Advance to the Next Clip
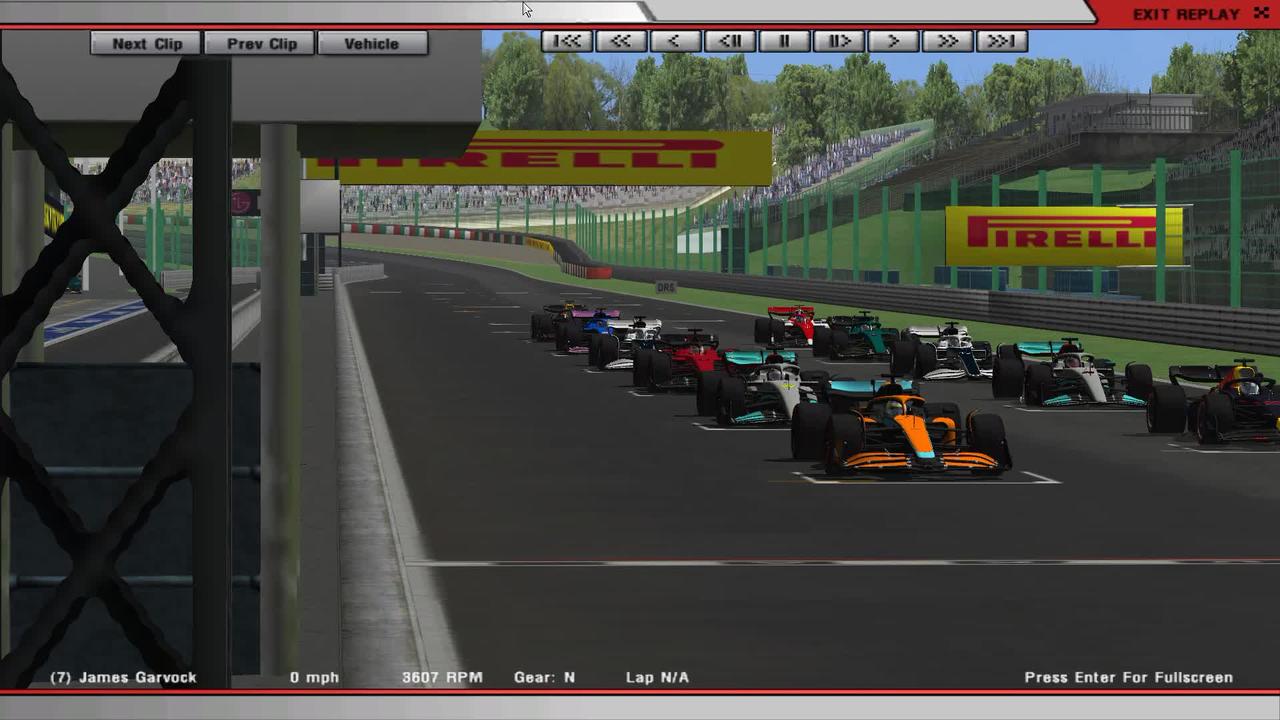 (x=145, y=43)
